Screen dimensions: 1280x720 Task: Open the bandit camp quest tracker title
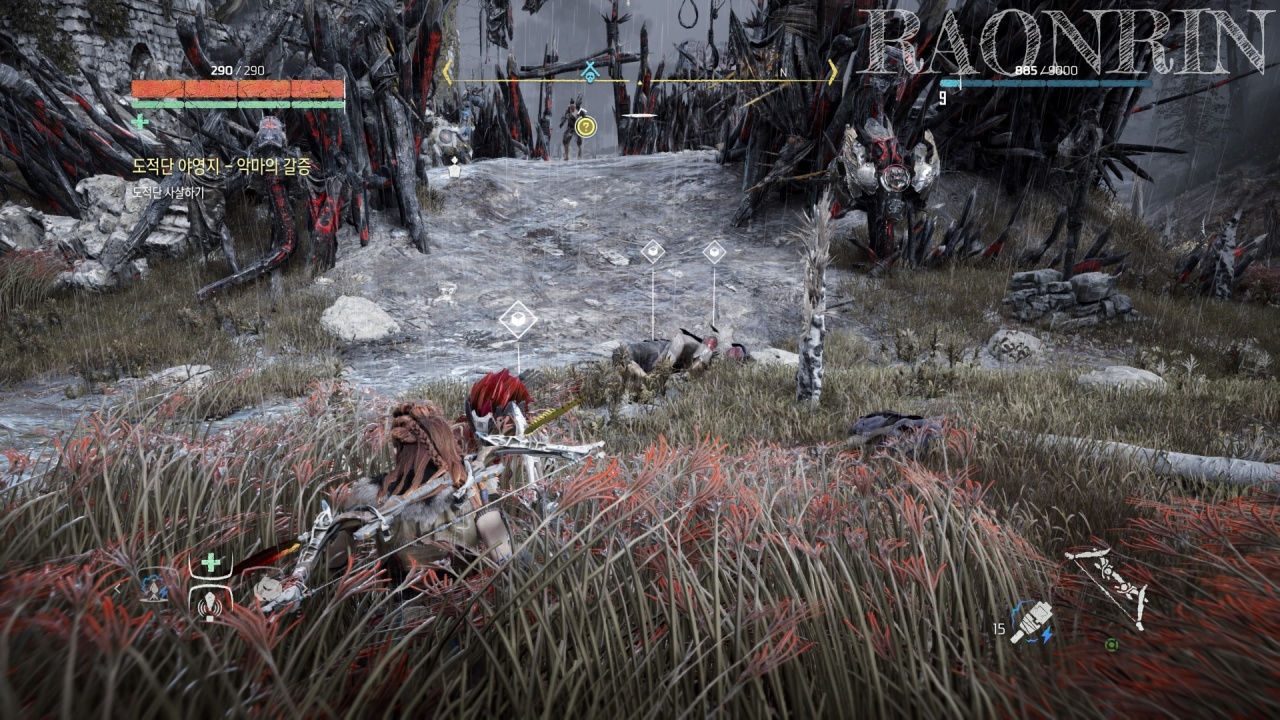[x=222, y=166]
